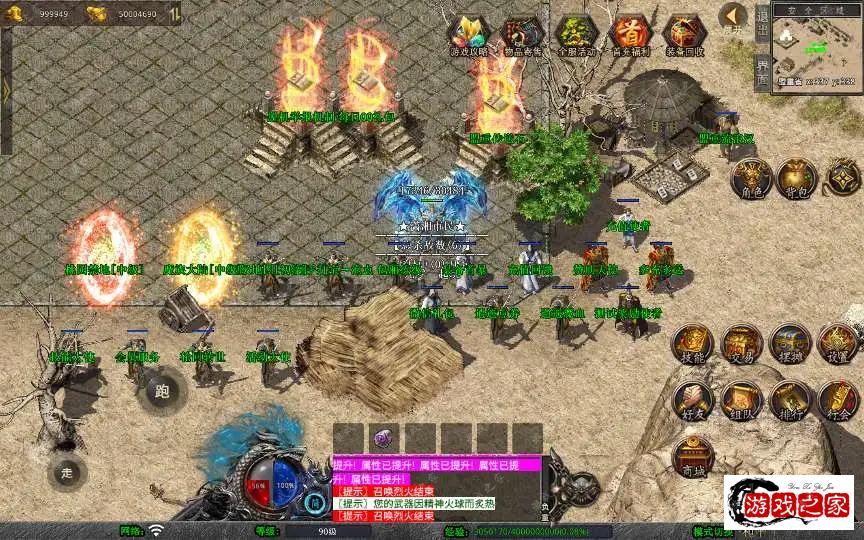Open the 商城 shop
The image size is (864, 540).
692,456
